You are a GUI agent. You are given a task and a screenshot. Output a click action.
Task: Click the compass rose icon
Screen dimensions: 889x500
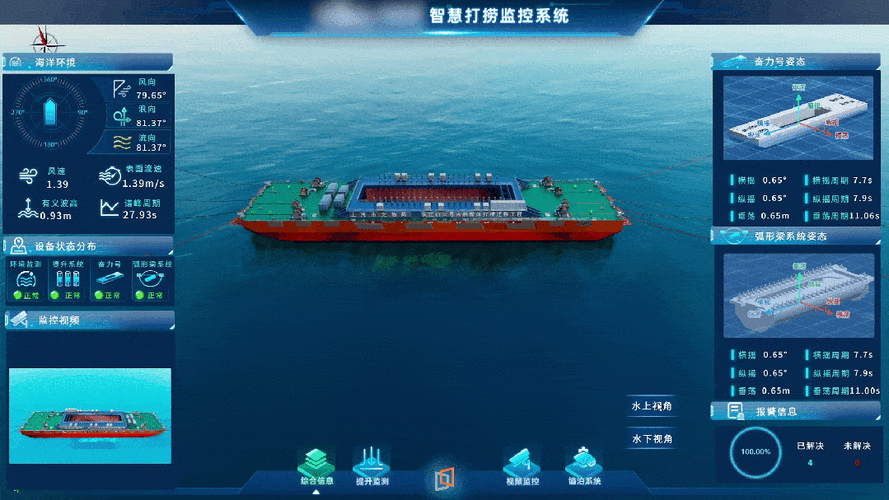point(46,40)
